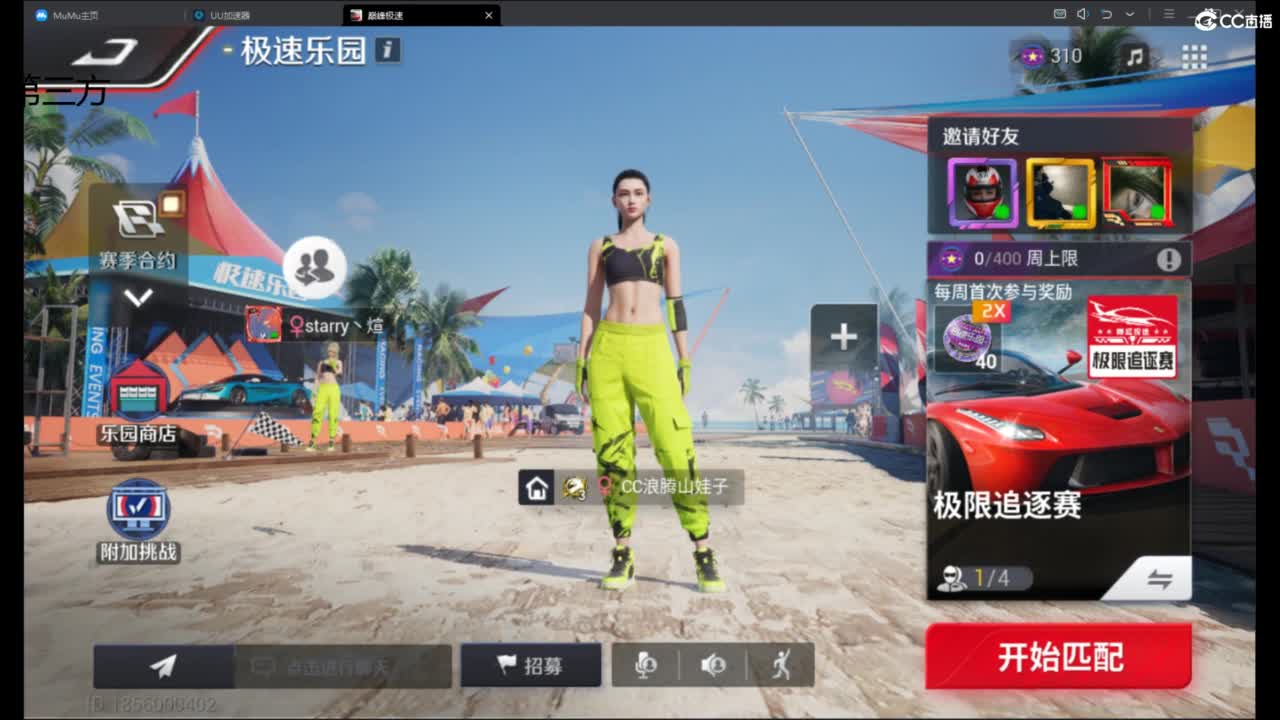The image size is (1280, 720).
Task: Click the music note icon in the top bar
Action: tap(1135, 56)
